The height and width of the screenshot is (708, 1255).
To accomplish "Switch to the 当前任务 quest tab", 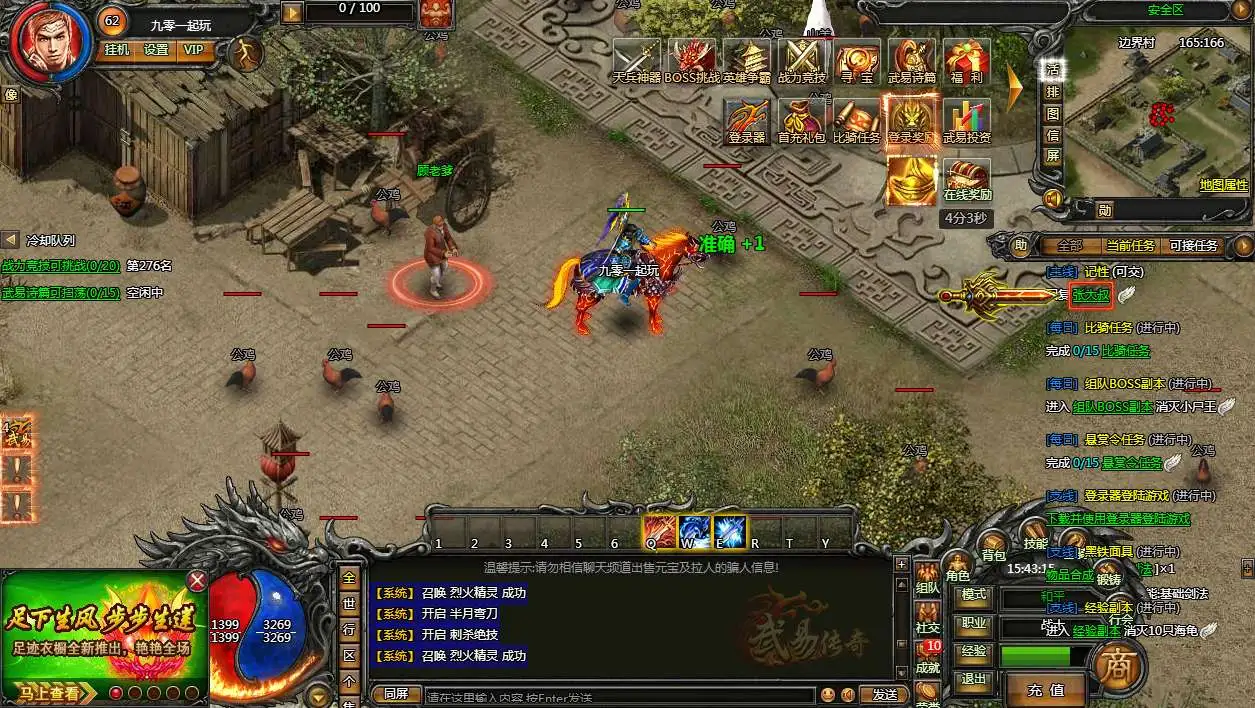I will pyautogui.click(x=1130, y=245).
